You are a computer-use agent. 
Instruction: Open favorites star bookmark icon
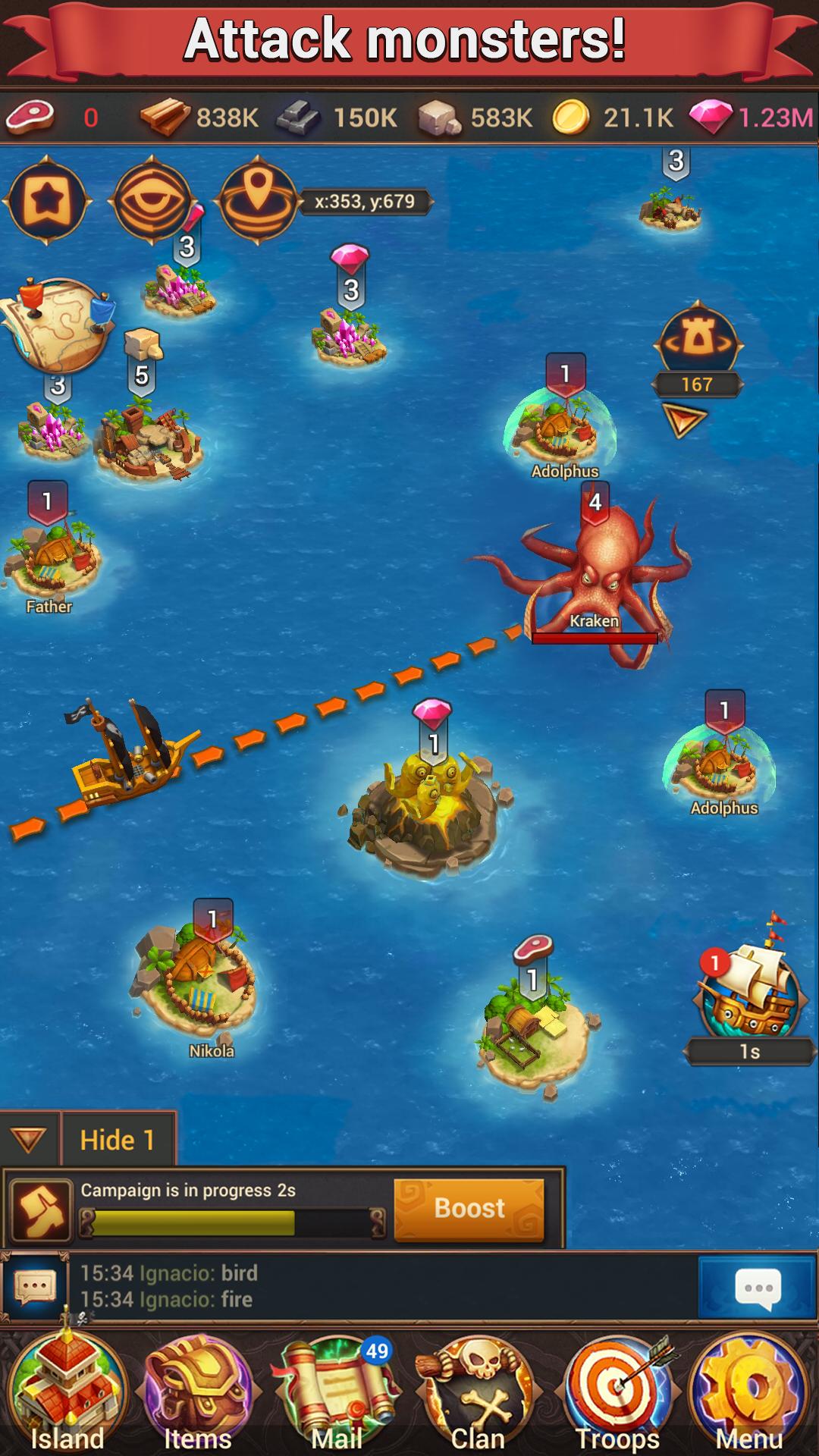tap(47, 201)
